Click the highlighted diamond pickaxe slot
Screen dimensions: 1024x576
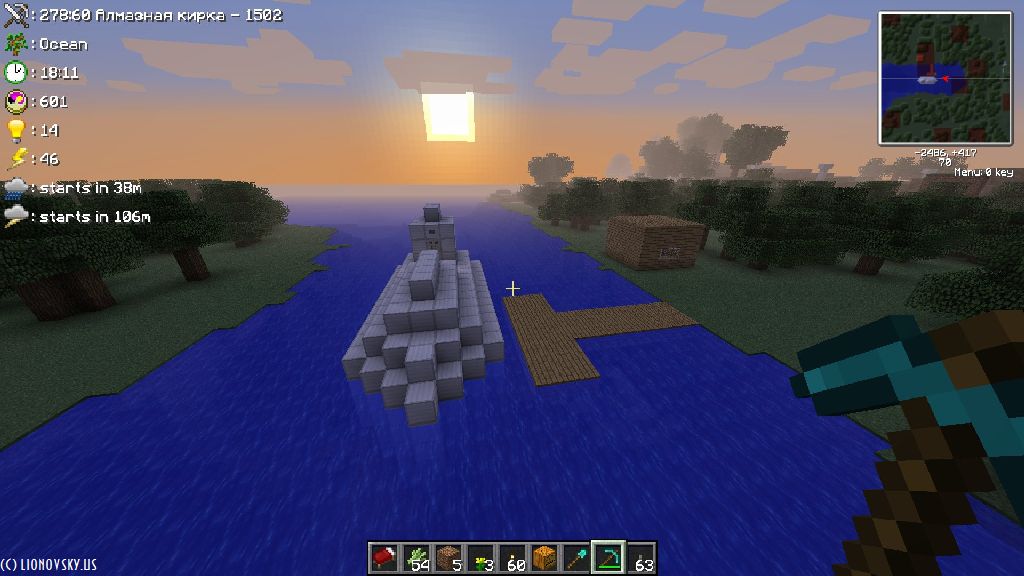tap(608, 558)
